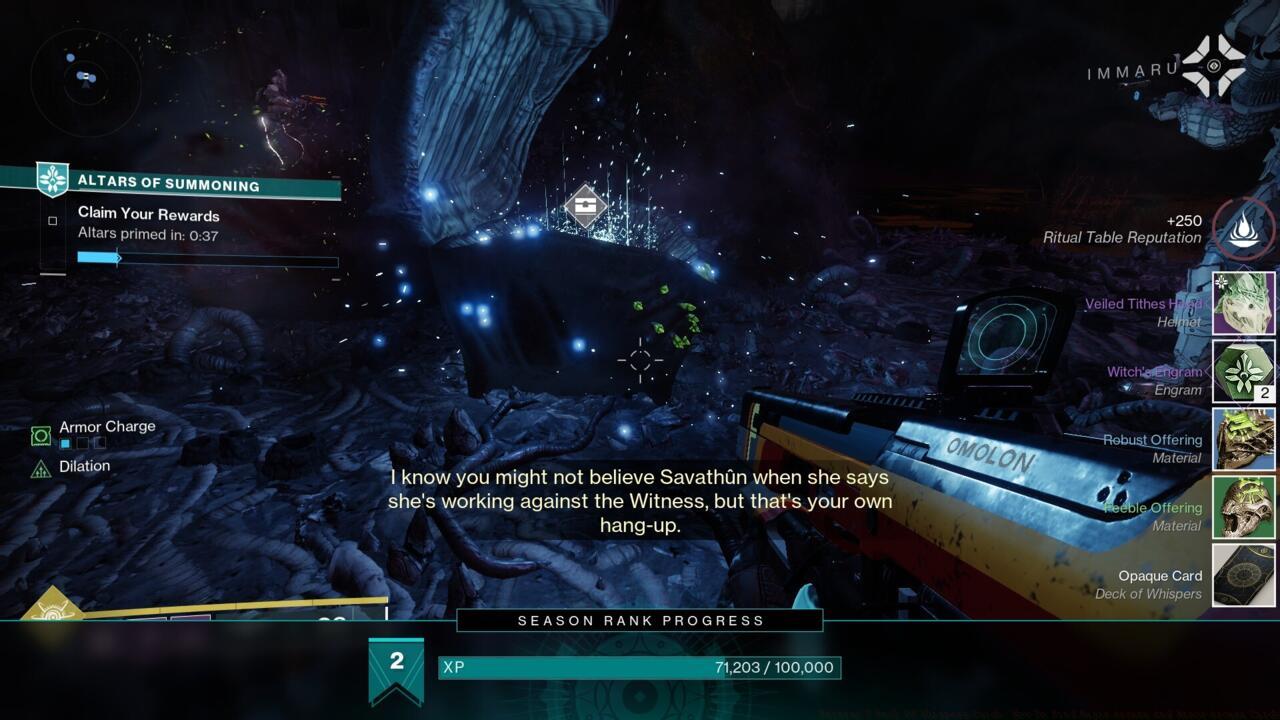Click the Immaru emblem icon

click(x=1213, y=66)
